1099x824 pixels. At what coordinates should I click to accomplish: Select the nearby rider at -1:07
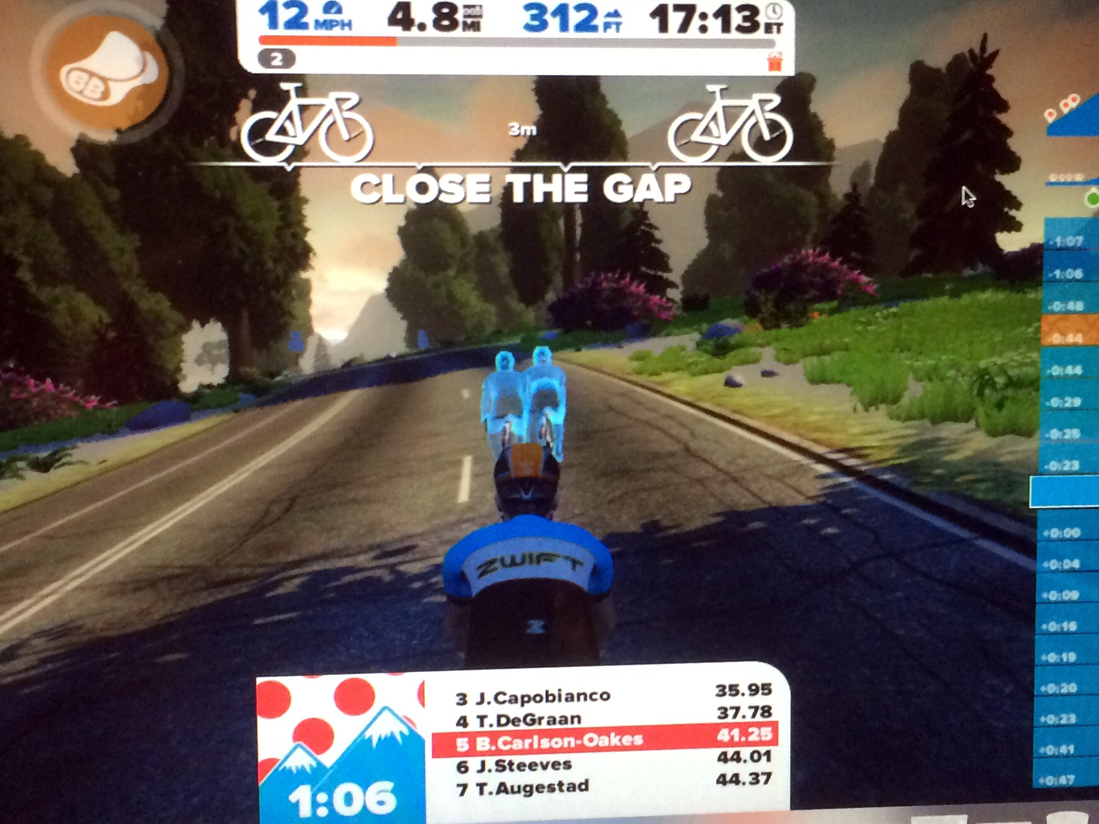pyautogui.click(x=1071, y=241)
